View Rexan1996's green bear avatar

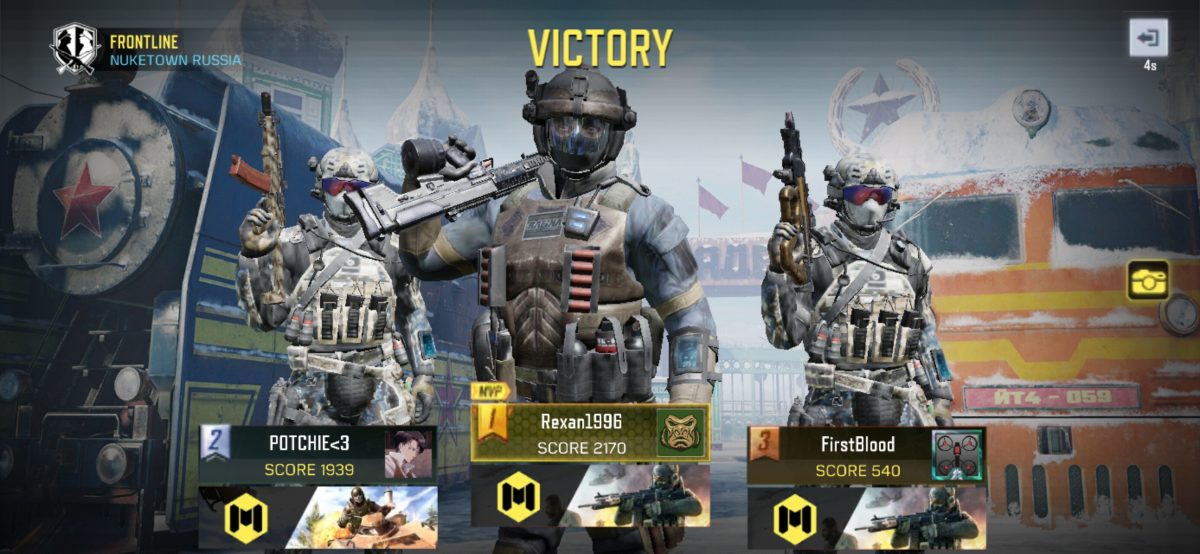681,432
